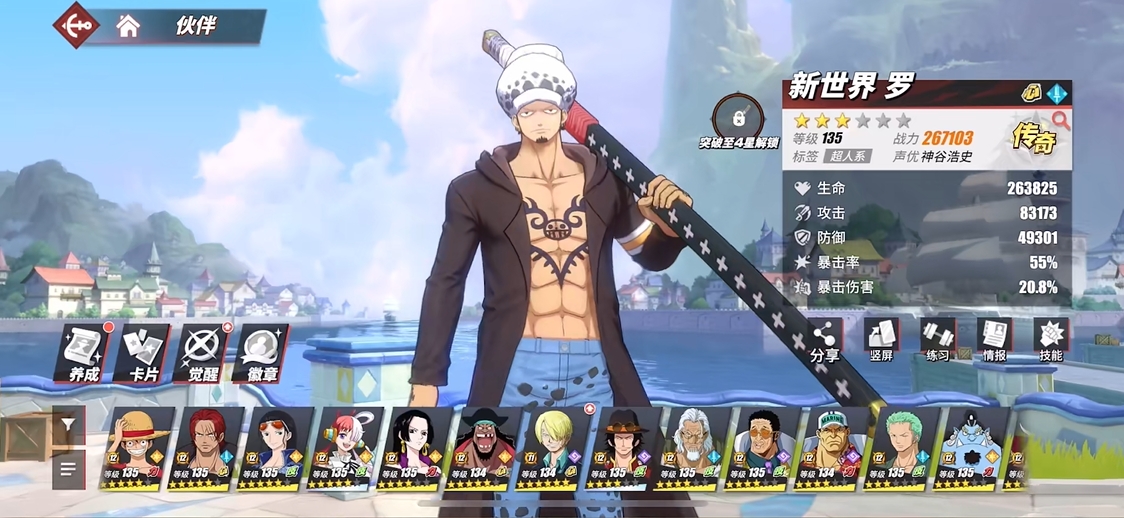The height and width of the screenshot is (518, 1124).
Task: Select red-haired Shanks portrait
Action: click(205, 447)
